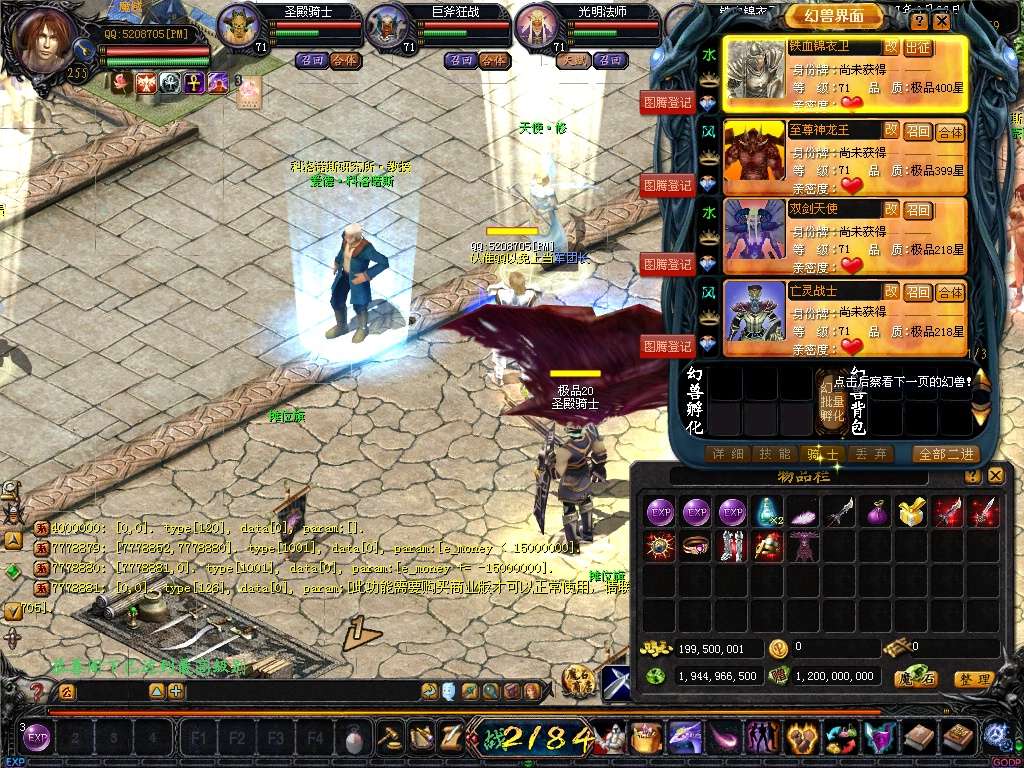Pick the gold ring inventory item

(697, 546)
